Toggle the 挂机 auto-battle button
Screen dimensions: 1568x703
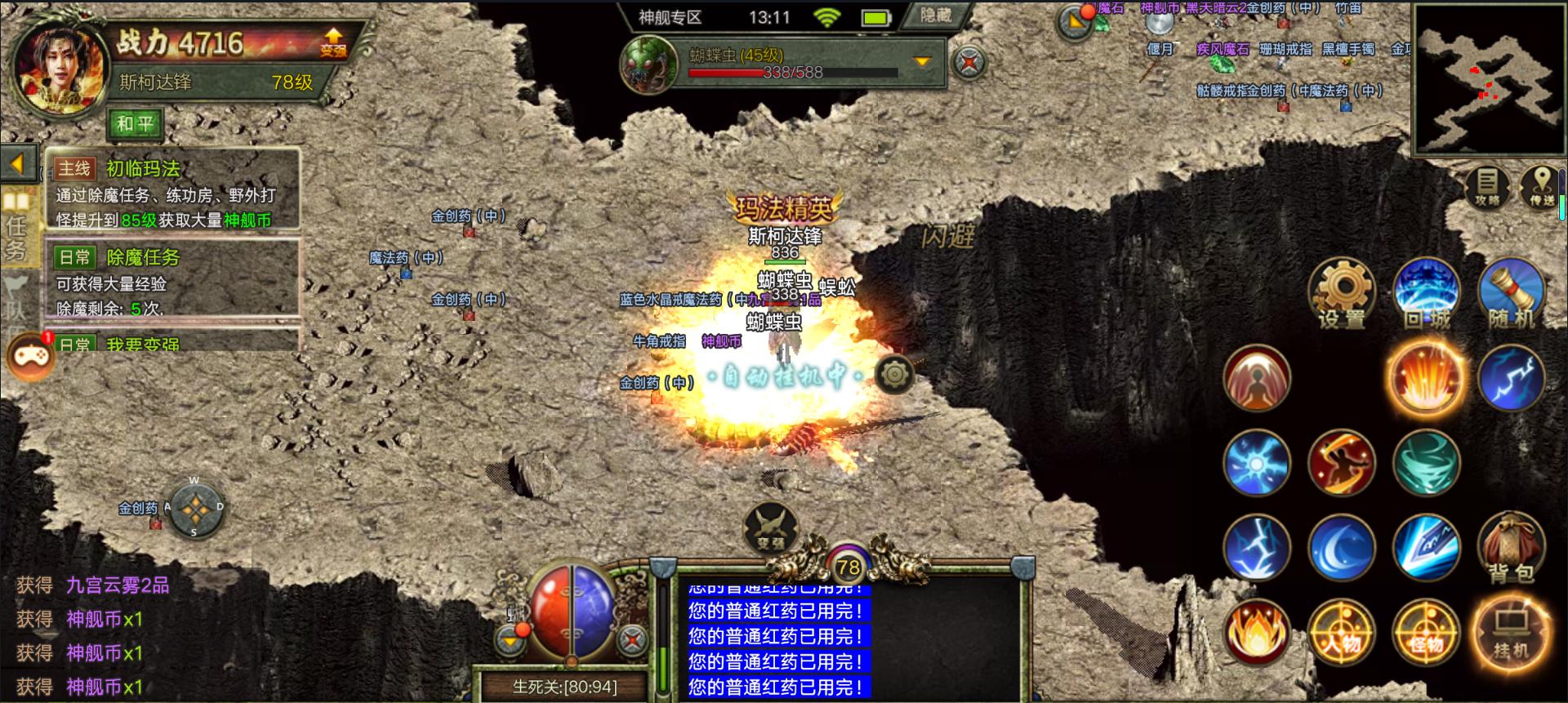[1510, 634]
